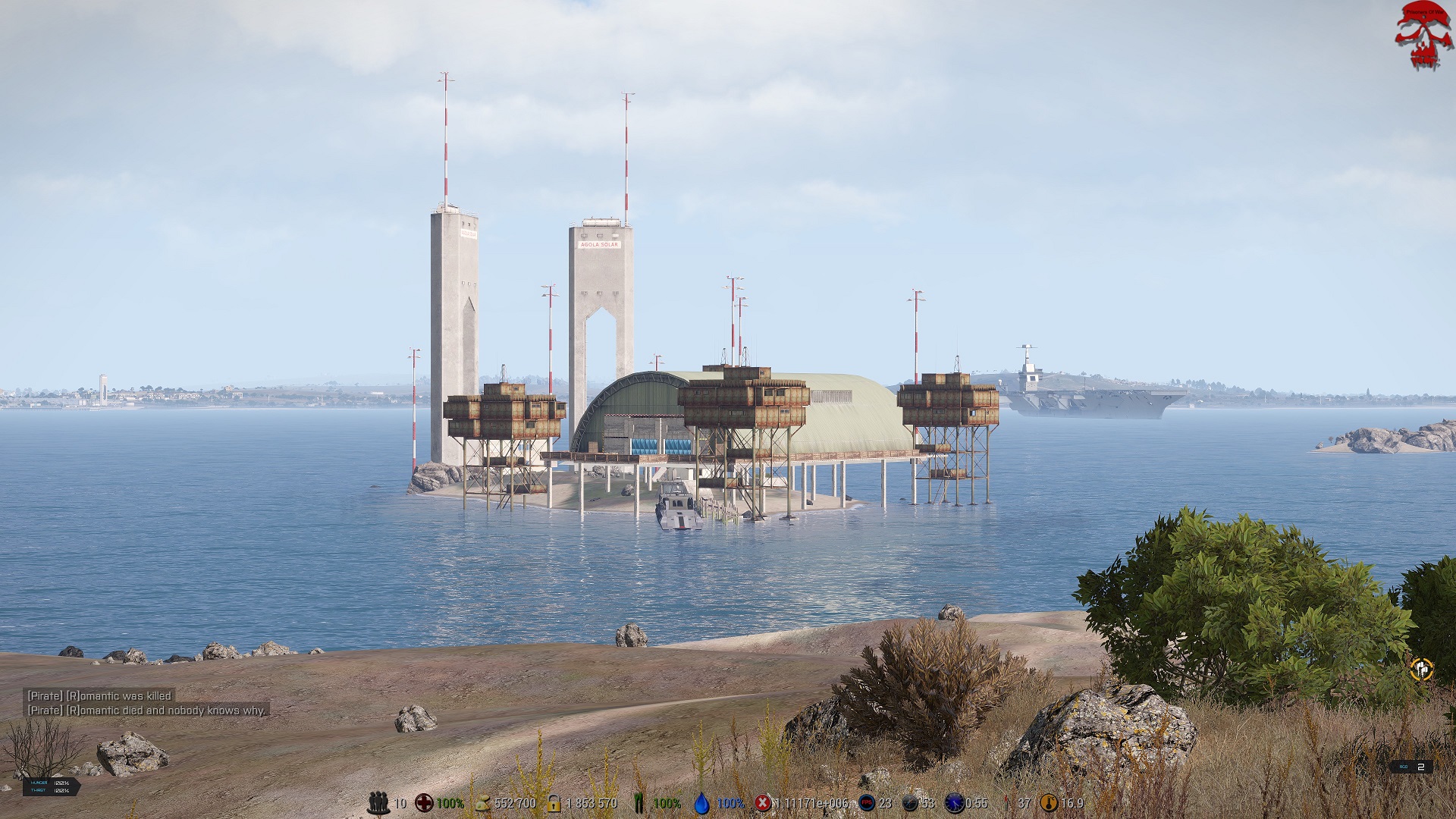Select the "Romantic was killed" feed message
This screenshot has height=819, width=1456.
[x=99, y=695]
